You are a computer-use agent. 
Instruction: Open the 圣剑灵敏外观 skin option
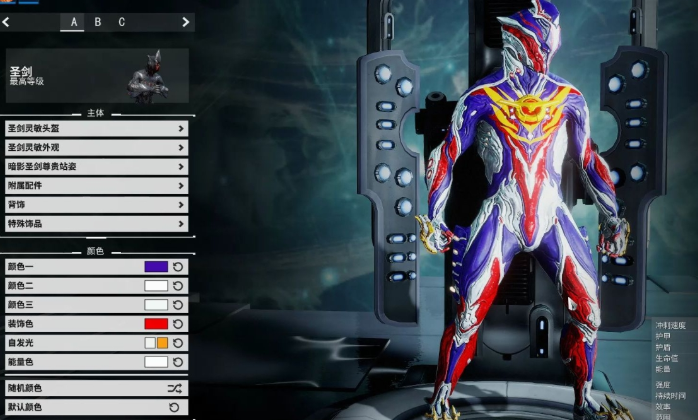96,147
